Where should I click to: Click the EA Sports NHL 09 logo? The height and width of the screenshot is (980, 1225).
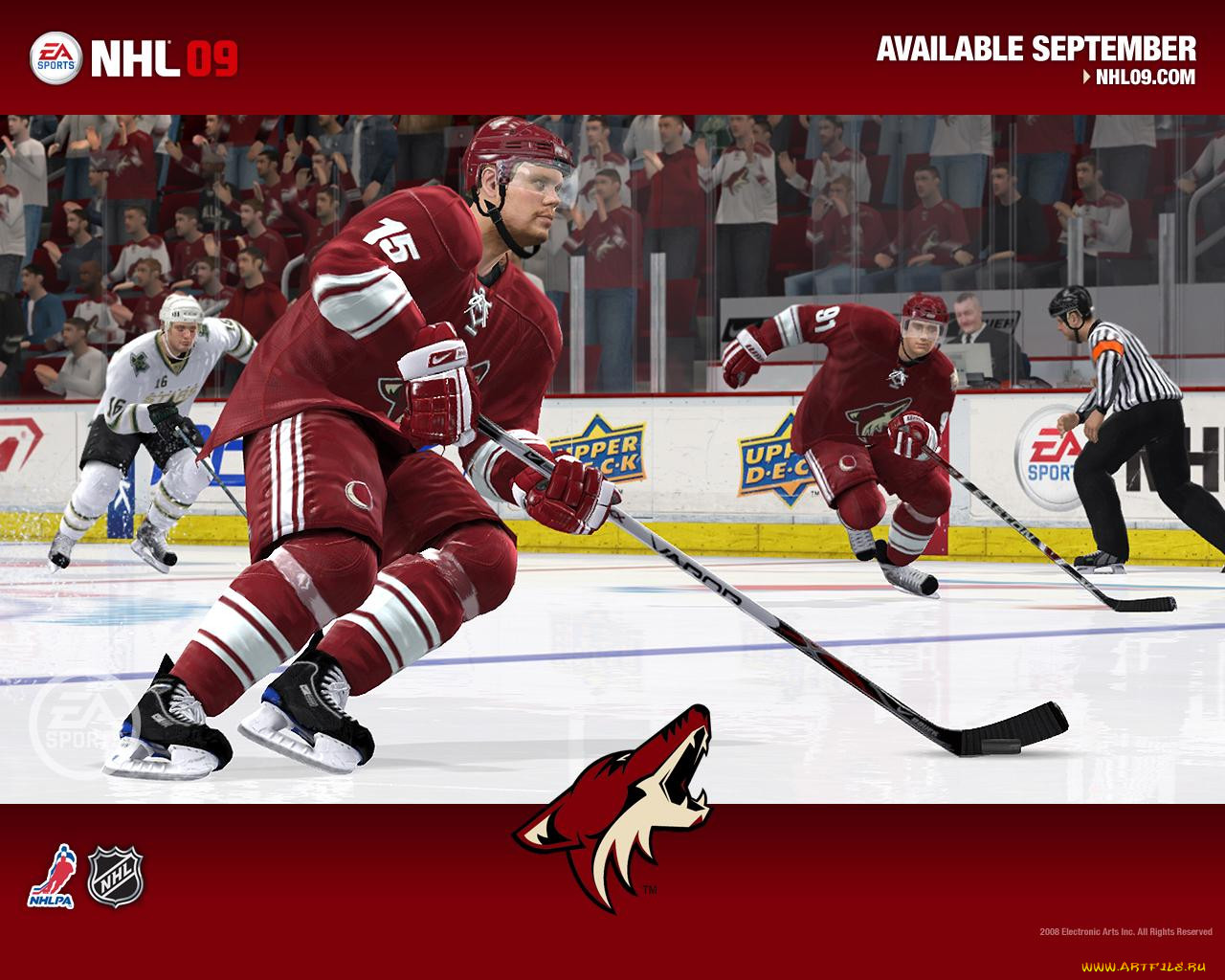134,58
